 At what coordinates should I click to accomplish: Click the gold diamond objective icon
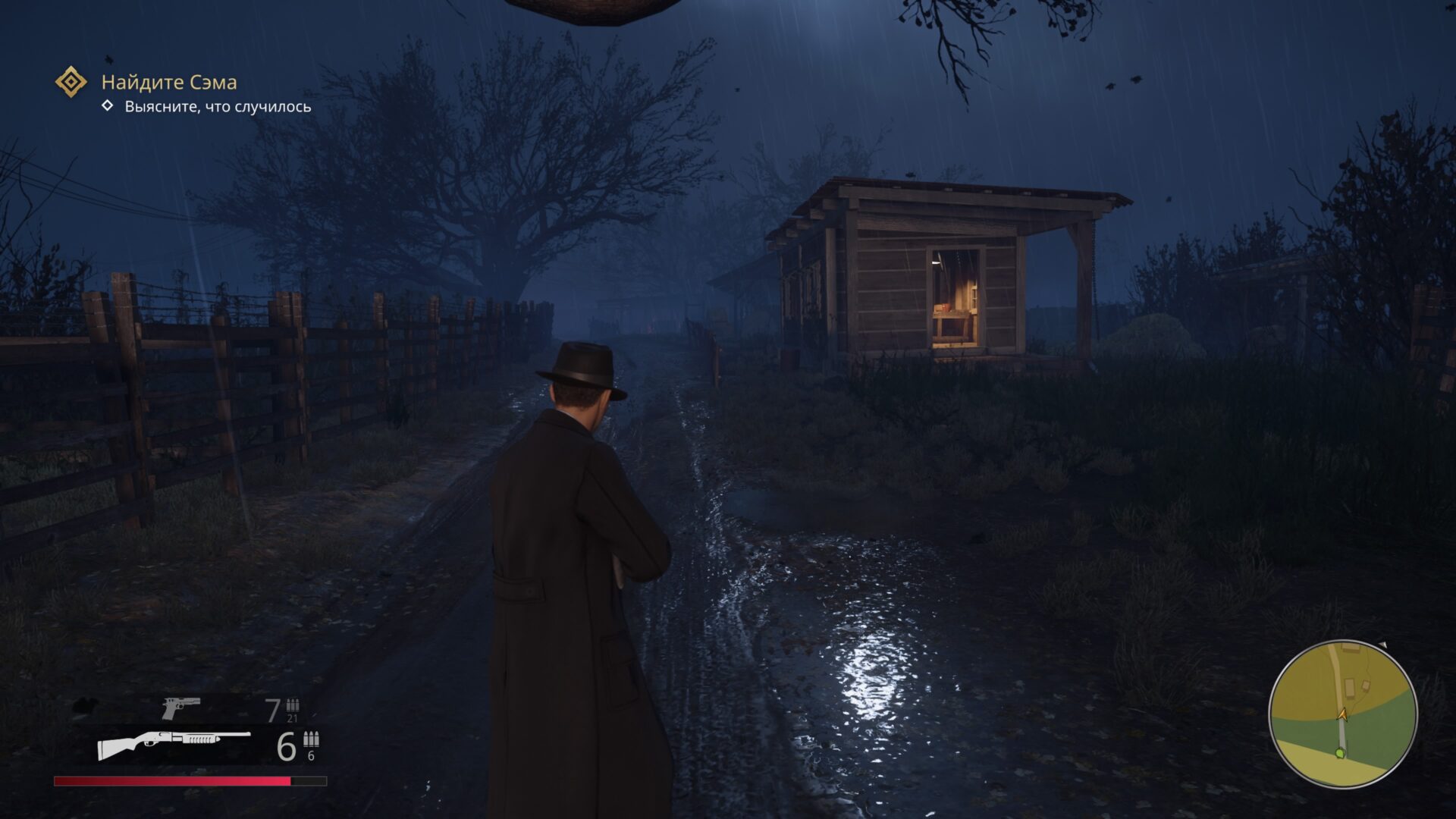point(71,82)
